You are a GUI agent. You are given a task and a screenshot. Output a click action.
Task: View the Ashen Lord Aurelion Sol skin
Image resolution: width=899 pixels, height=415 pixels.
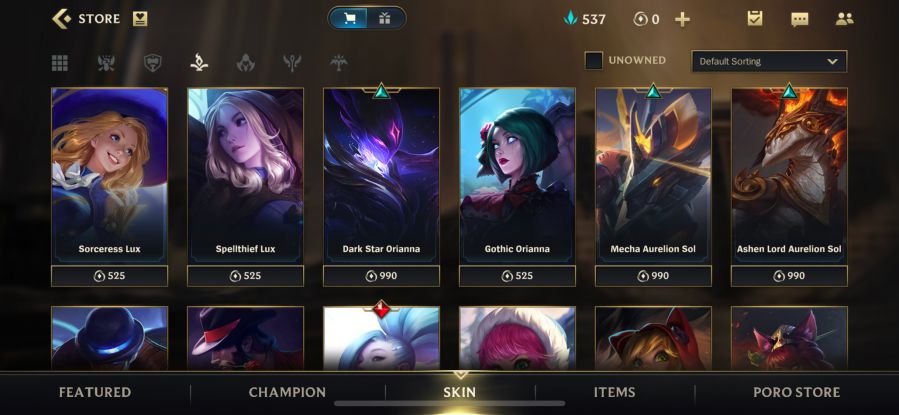789,175
